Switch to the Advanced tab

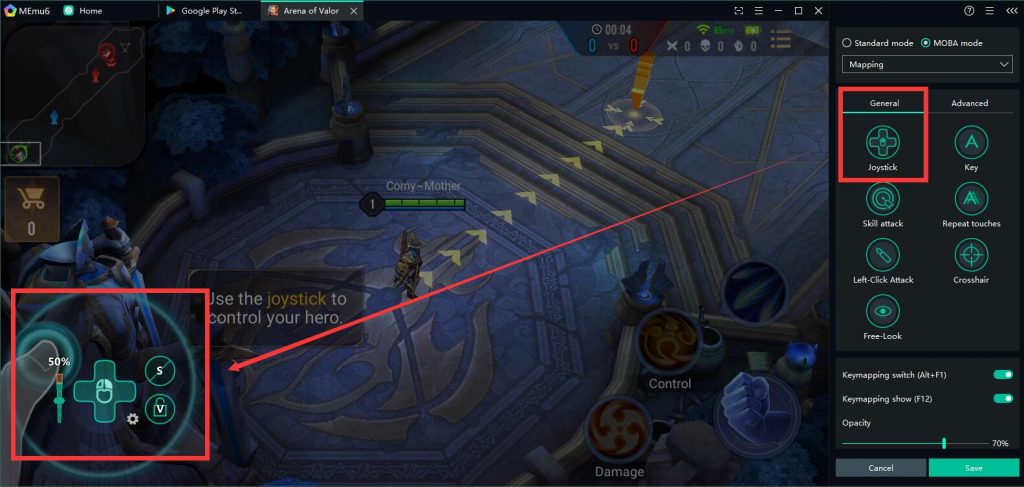[x=969, y=103]
